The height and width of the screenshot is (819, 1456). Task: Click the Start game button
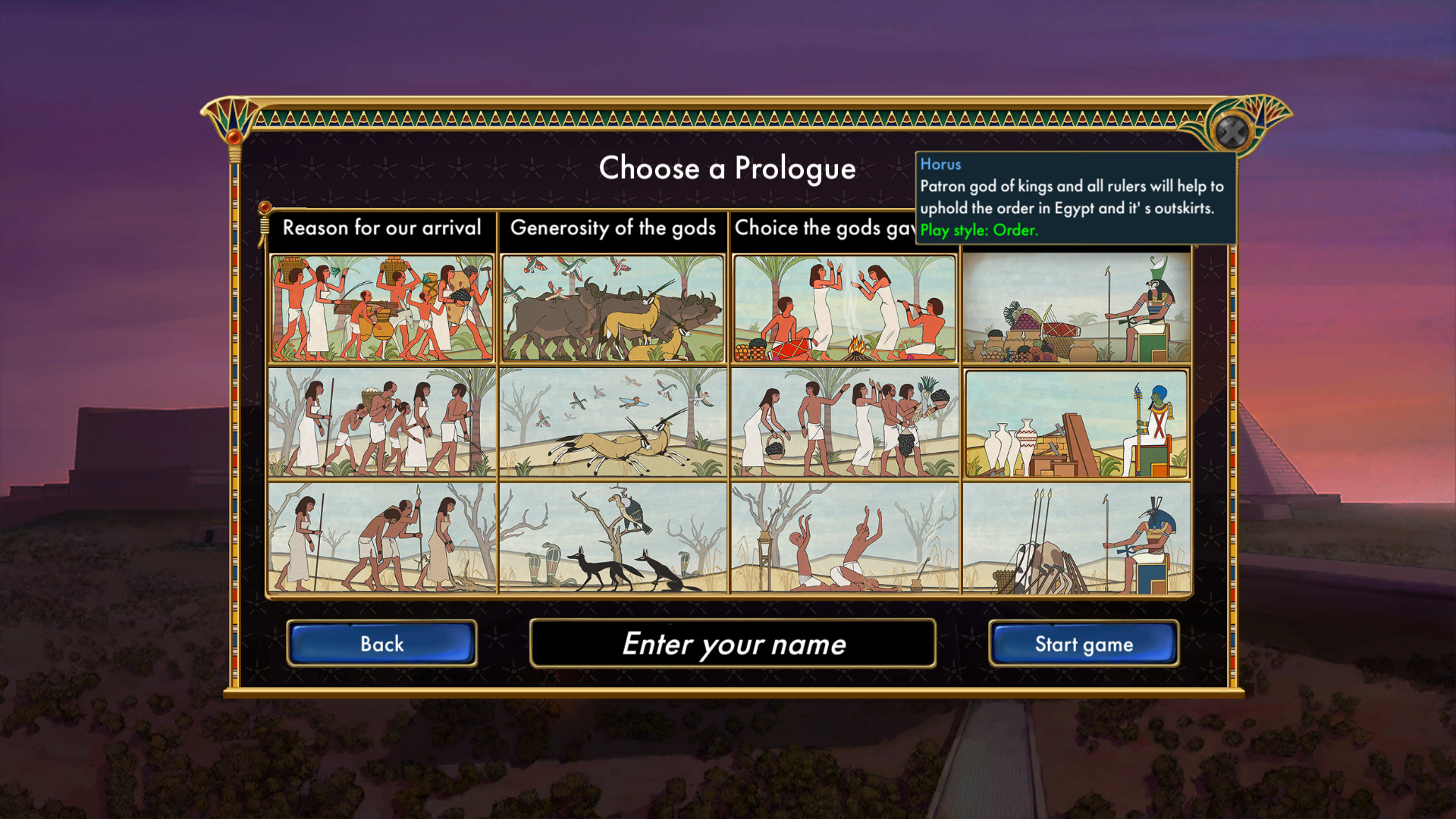(1084, 644)
